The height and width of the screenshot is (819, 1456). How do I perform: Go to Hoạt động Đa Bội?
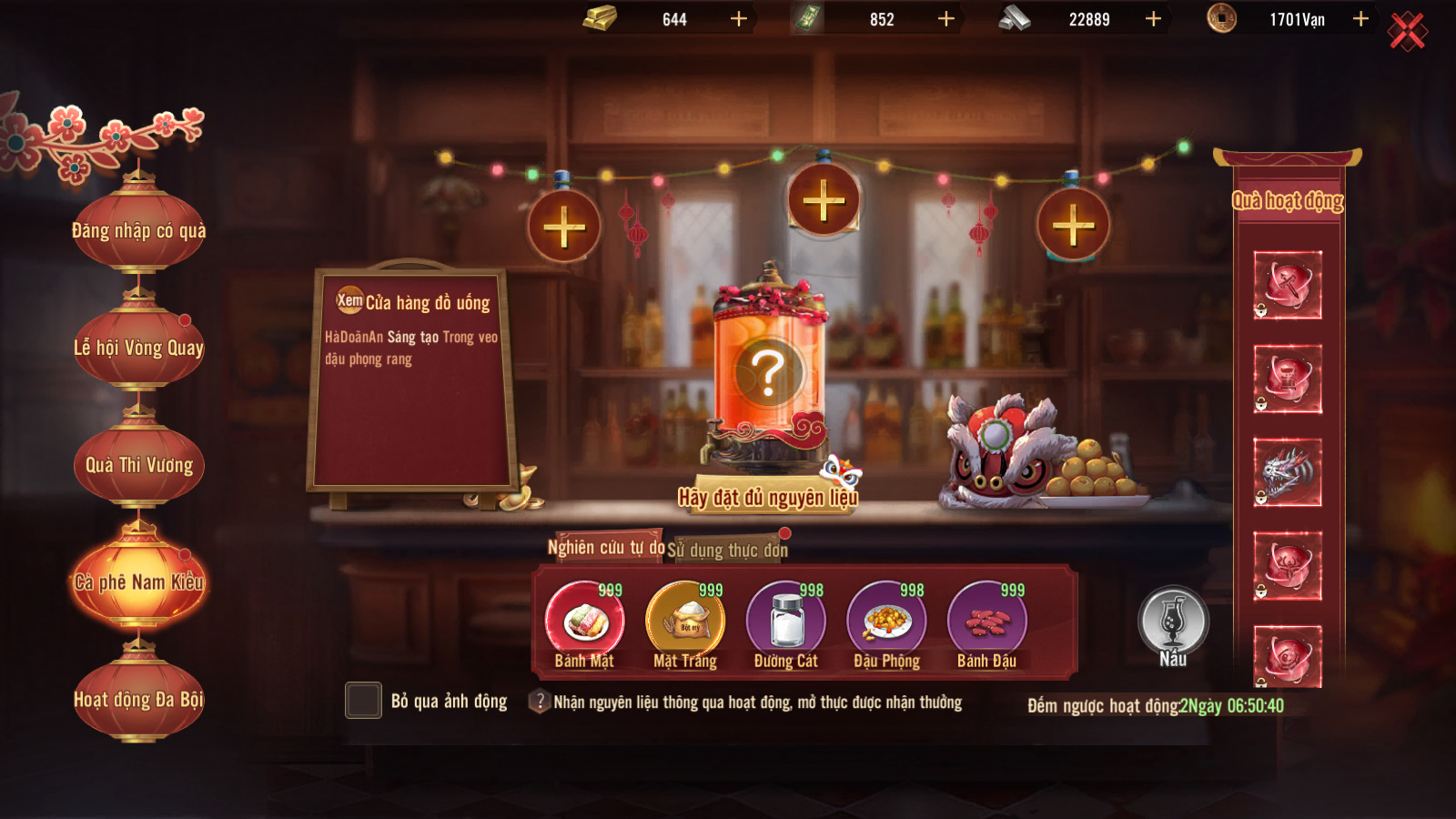point(139,699)
